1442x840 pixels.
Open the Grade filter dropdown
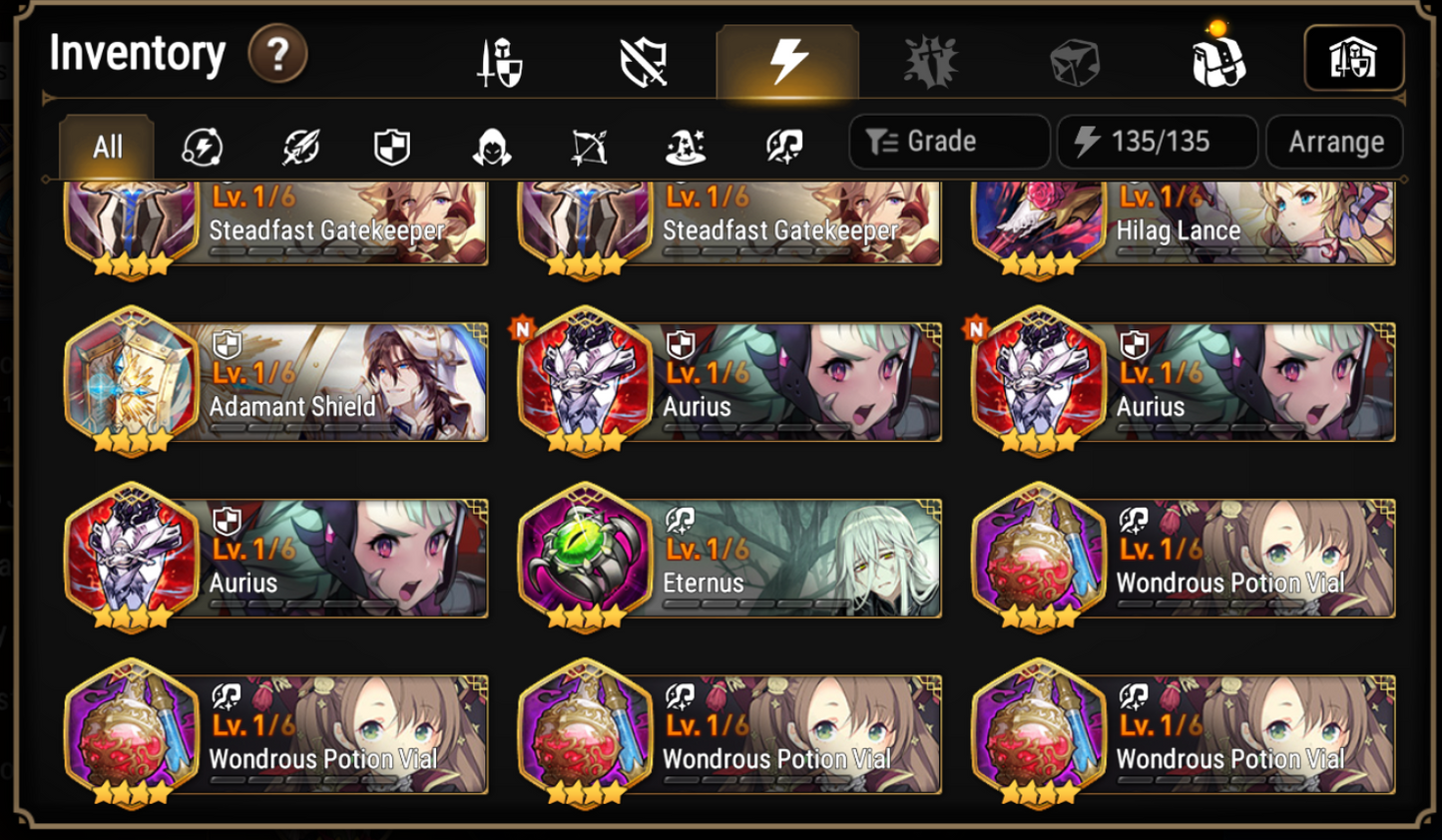[x=947, y=142]
